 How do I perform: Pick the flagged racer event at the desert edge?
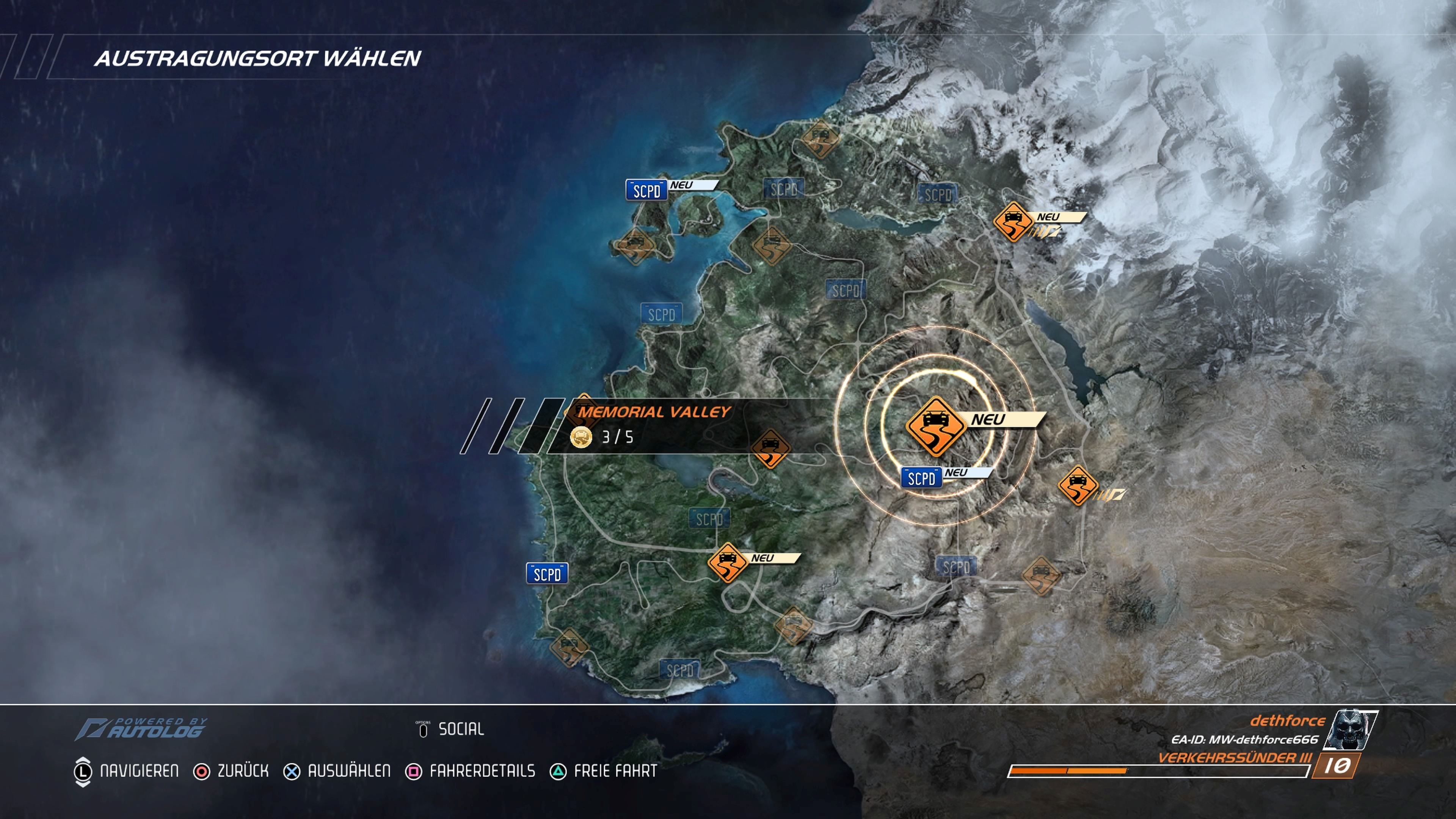click(1078, 485)
